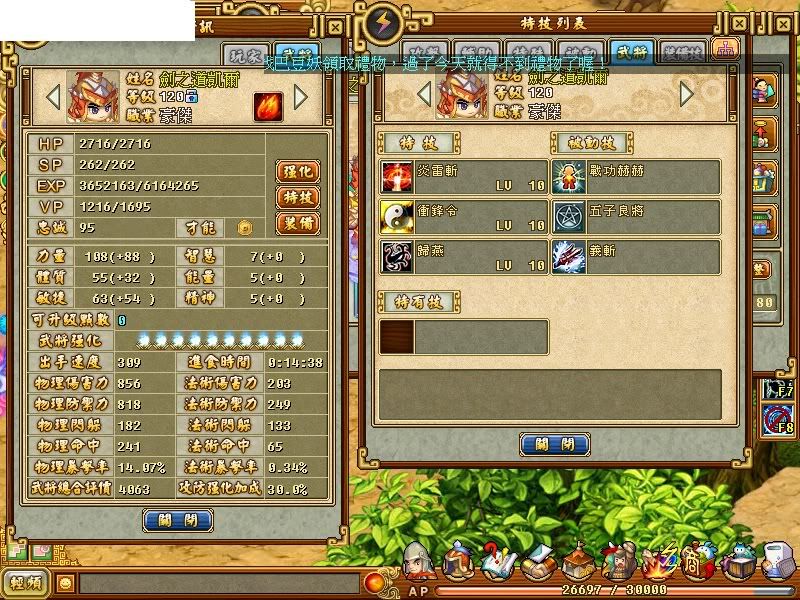800x600 pixels.
Task: Open the 裝備 equipment button
Action: point(296,223)
